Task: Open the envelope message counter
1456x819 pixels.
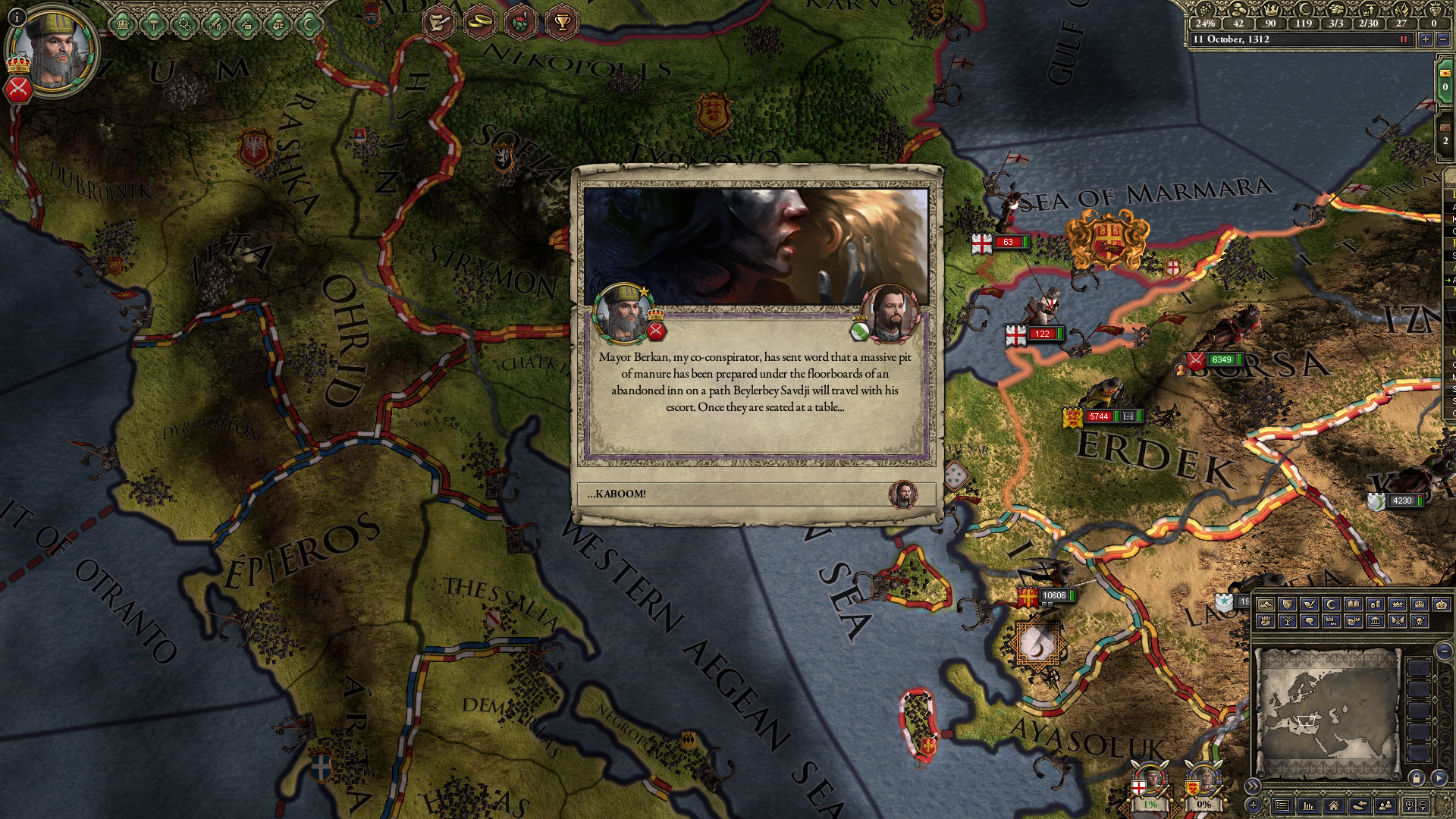Action: click(1445, 80)
